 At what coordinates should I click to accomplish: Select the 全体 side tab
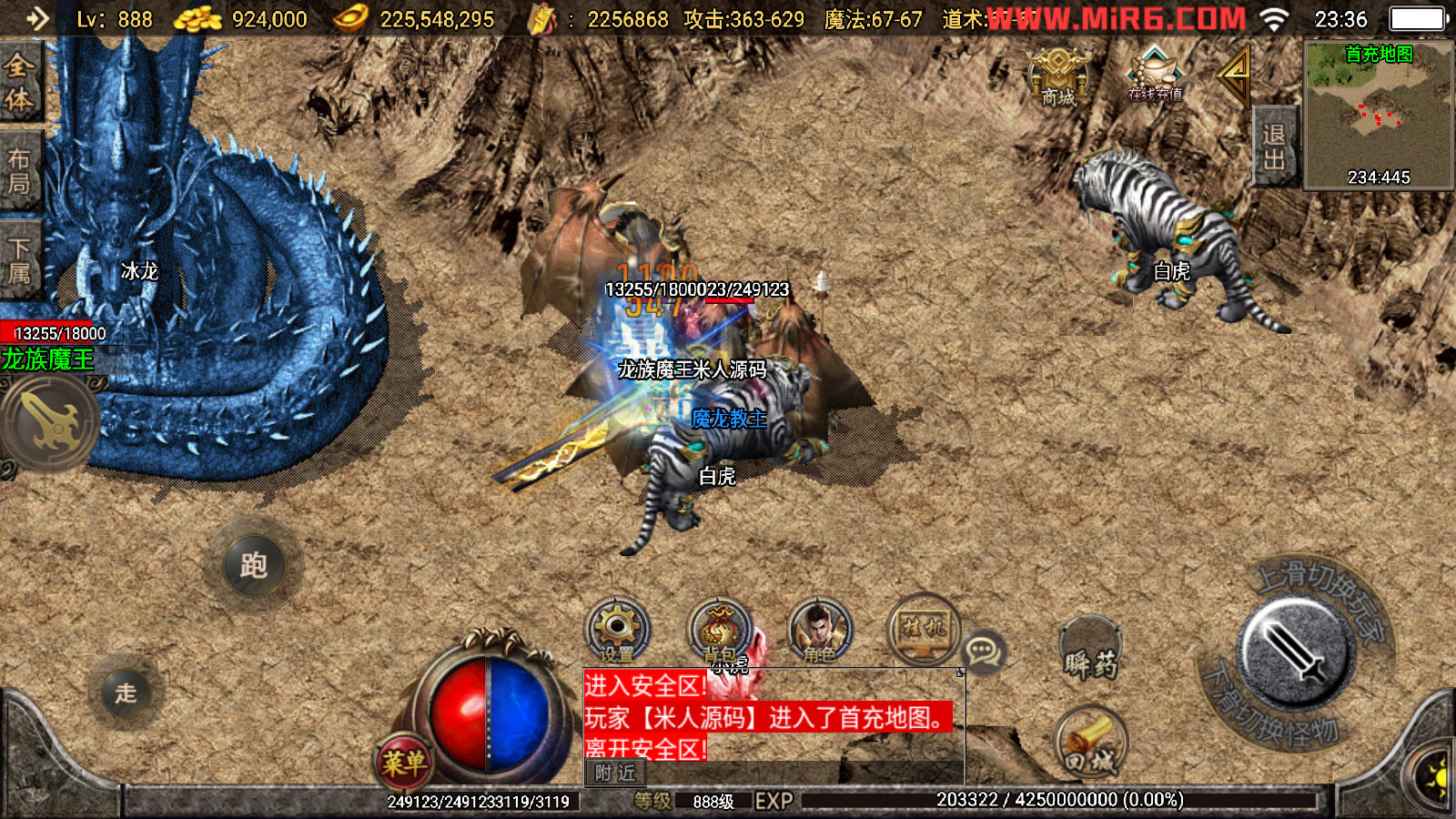coord(19,82)
